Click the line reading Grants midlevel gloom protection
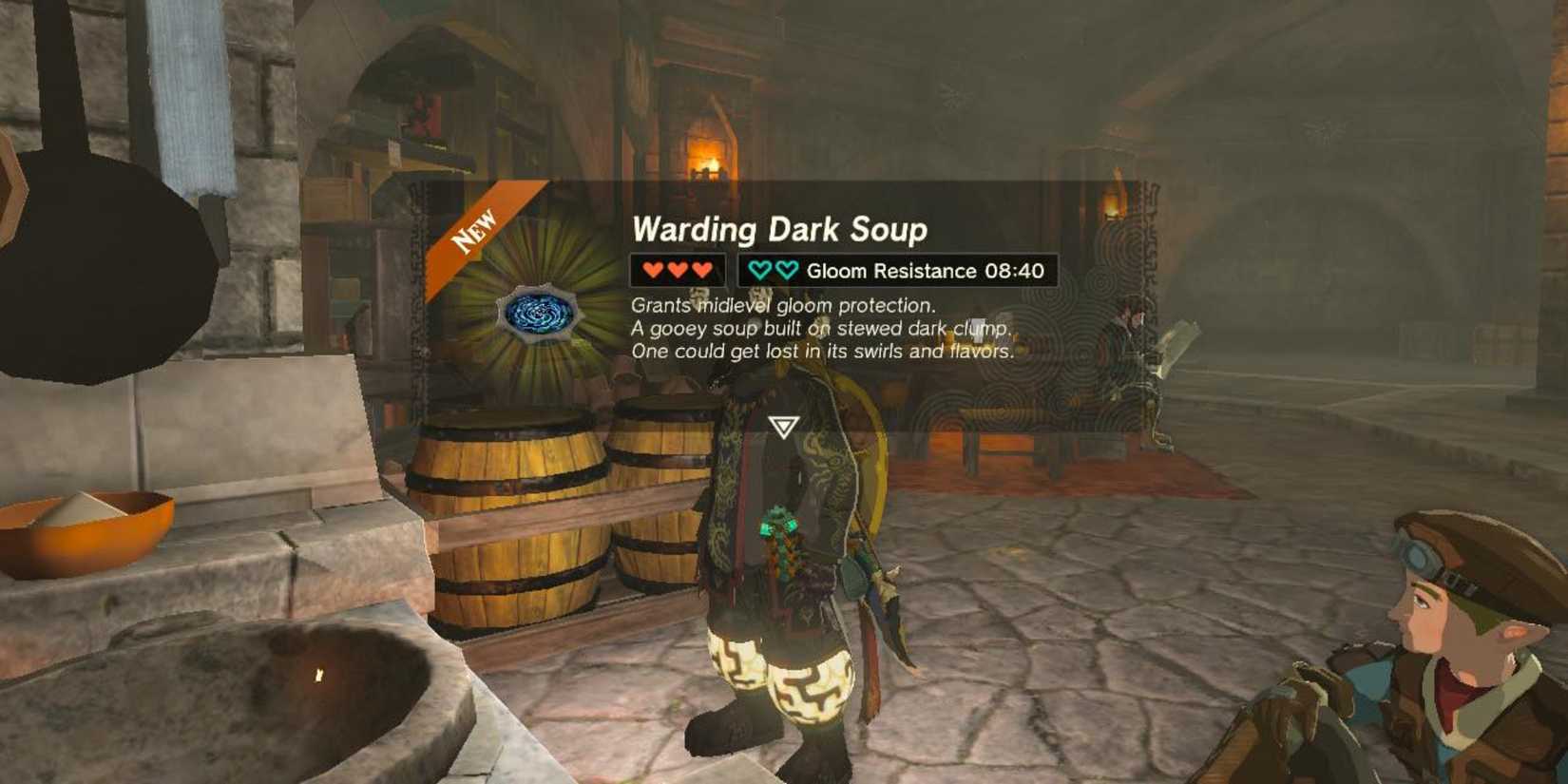The image size is (1568, 784). (782, 305)
